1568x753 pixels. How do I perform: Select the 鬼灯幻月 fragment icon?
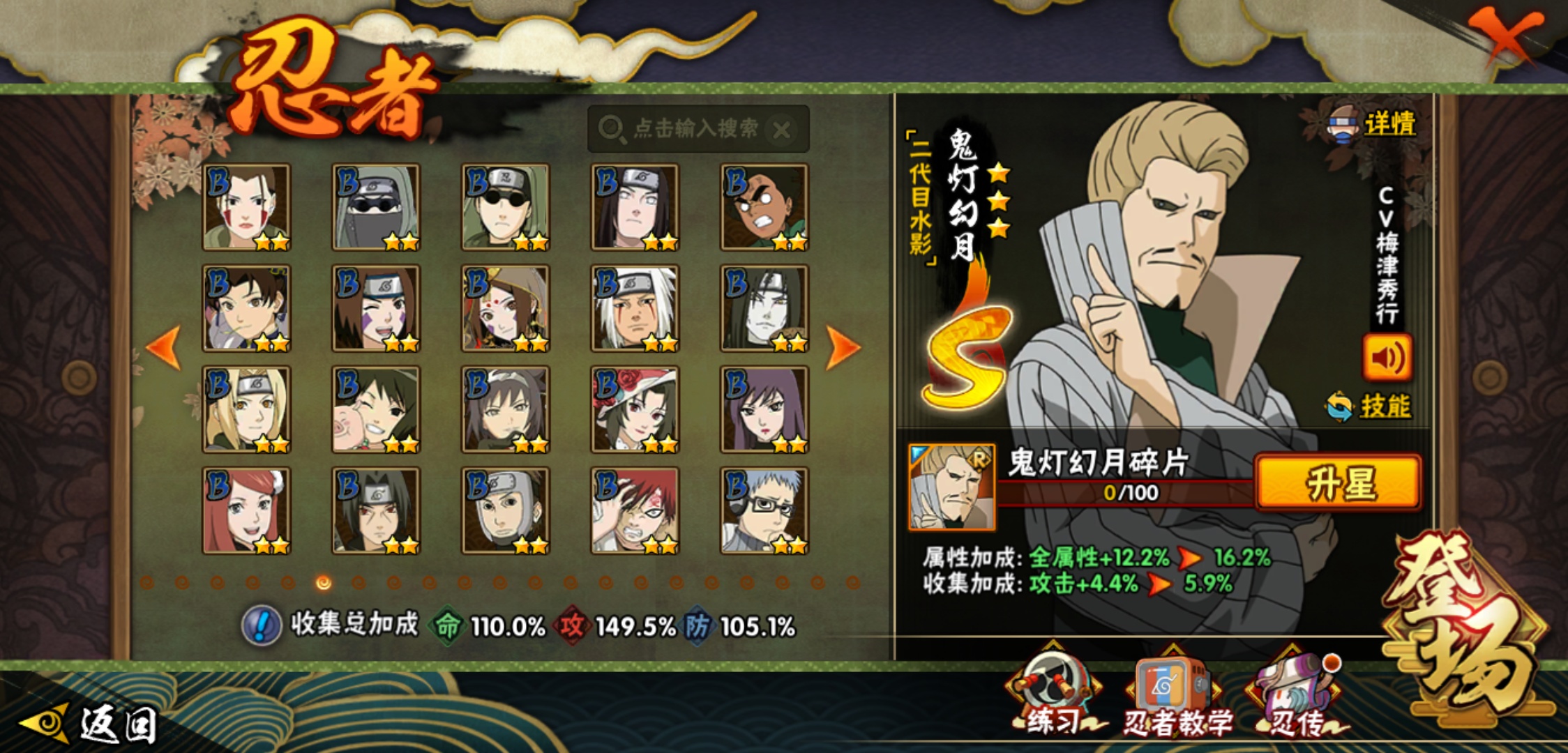[952, 487]
